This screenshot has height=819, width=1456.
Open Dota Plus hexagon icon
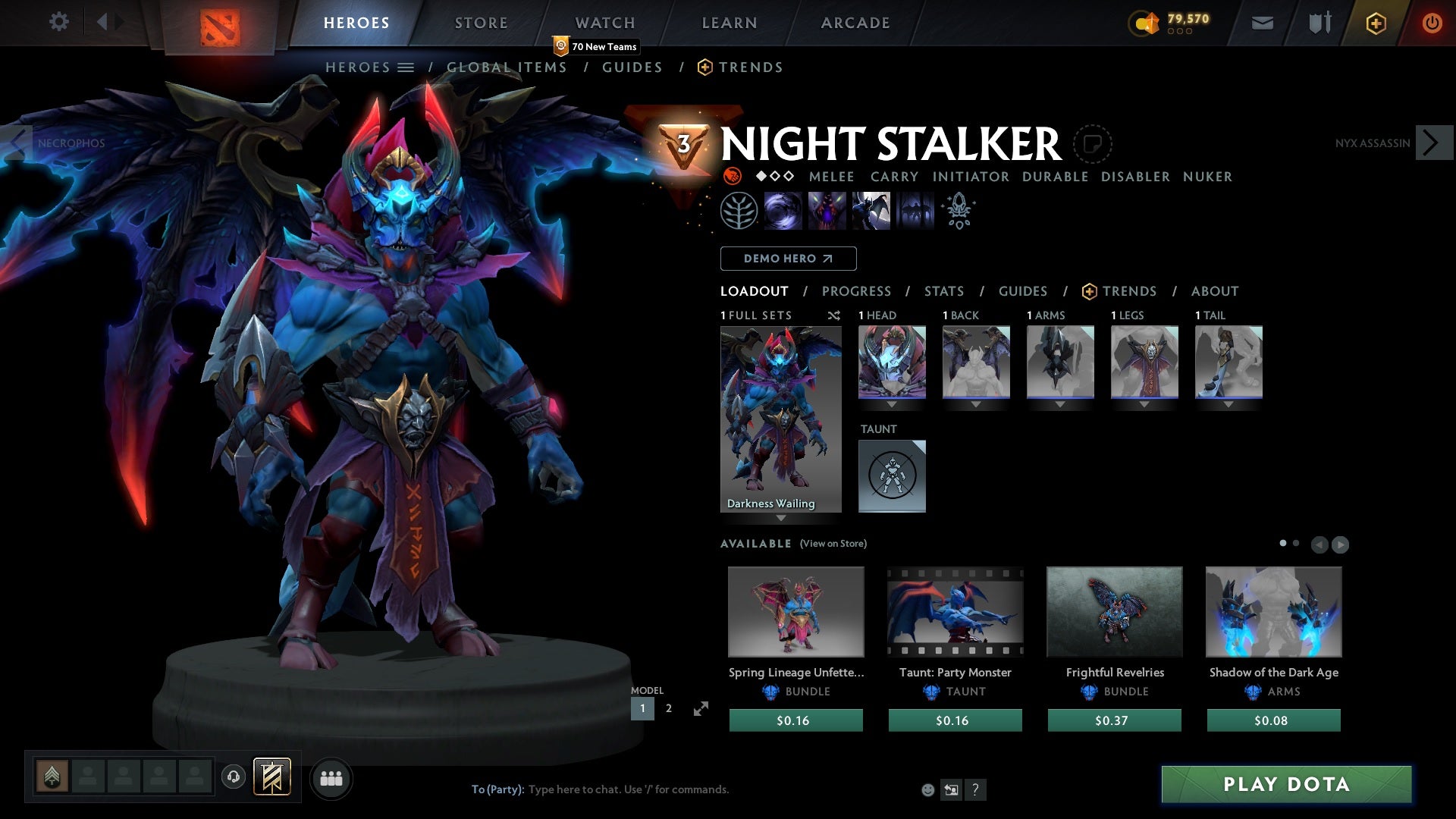tap(1375, 23)
